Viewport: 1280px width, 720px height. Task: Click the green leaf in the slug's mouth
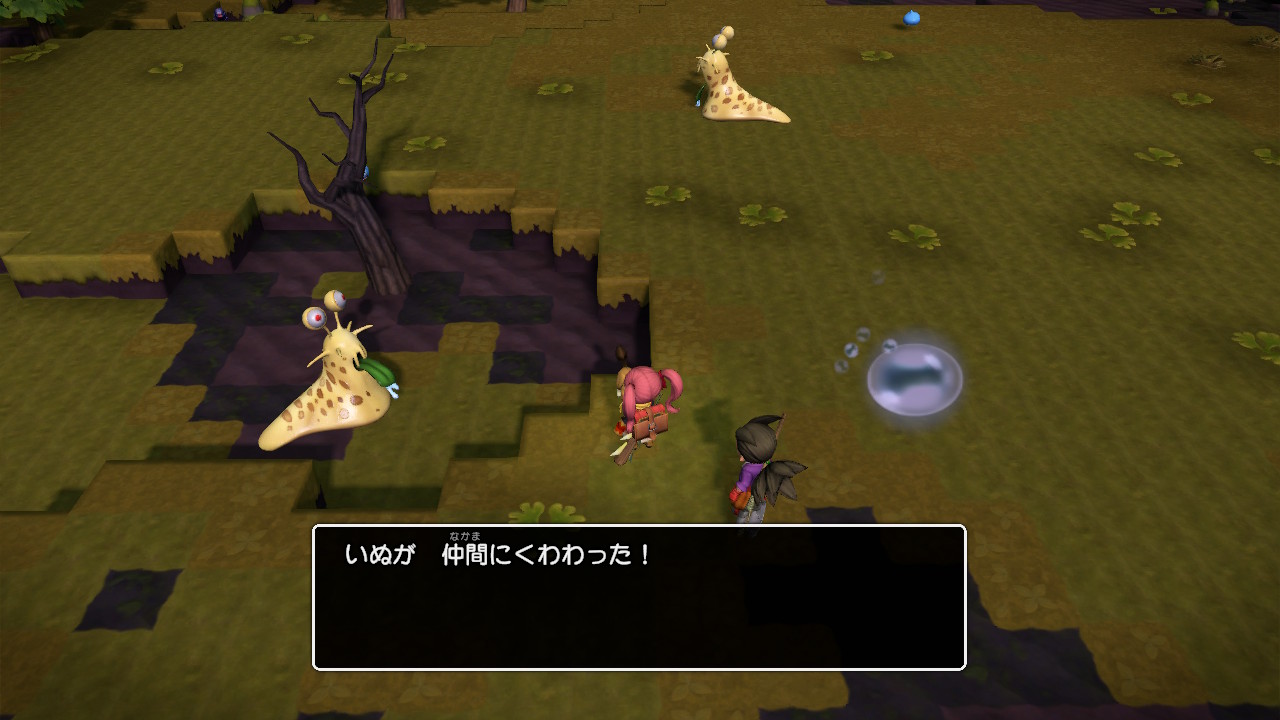(x=378, y=372)
